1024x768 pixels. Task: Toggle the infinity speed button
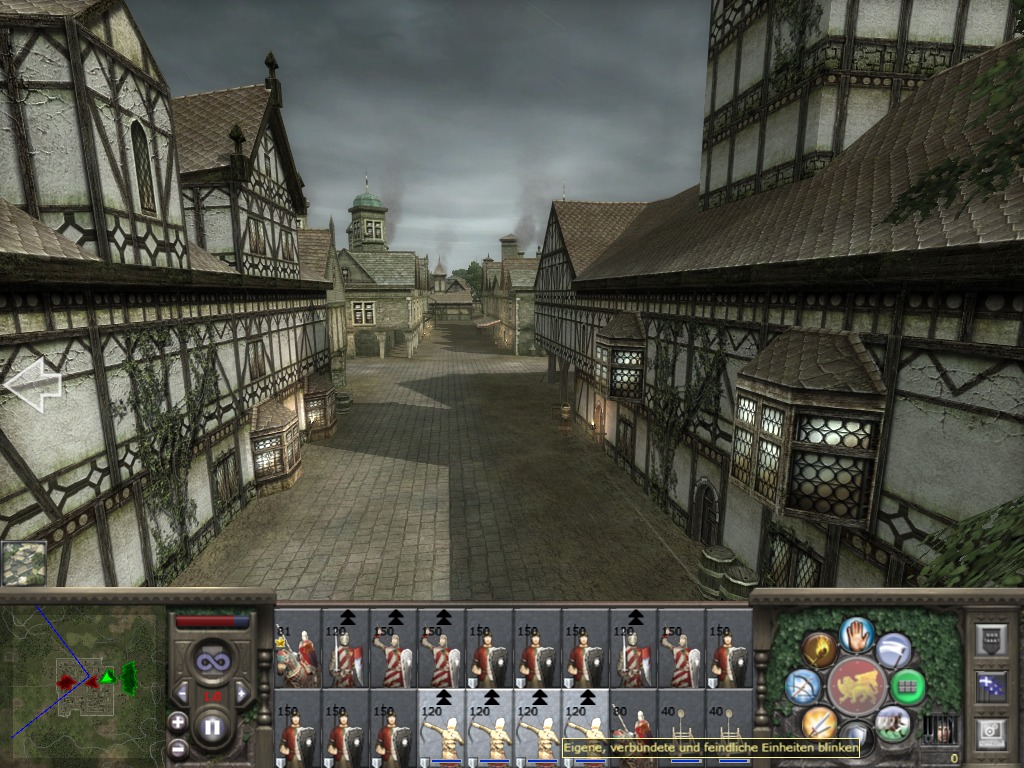click(x=211, y=661)
